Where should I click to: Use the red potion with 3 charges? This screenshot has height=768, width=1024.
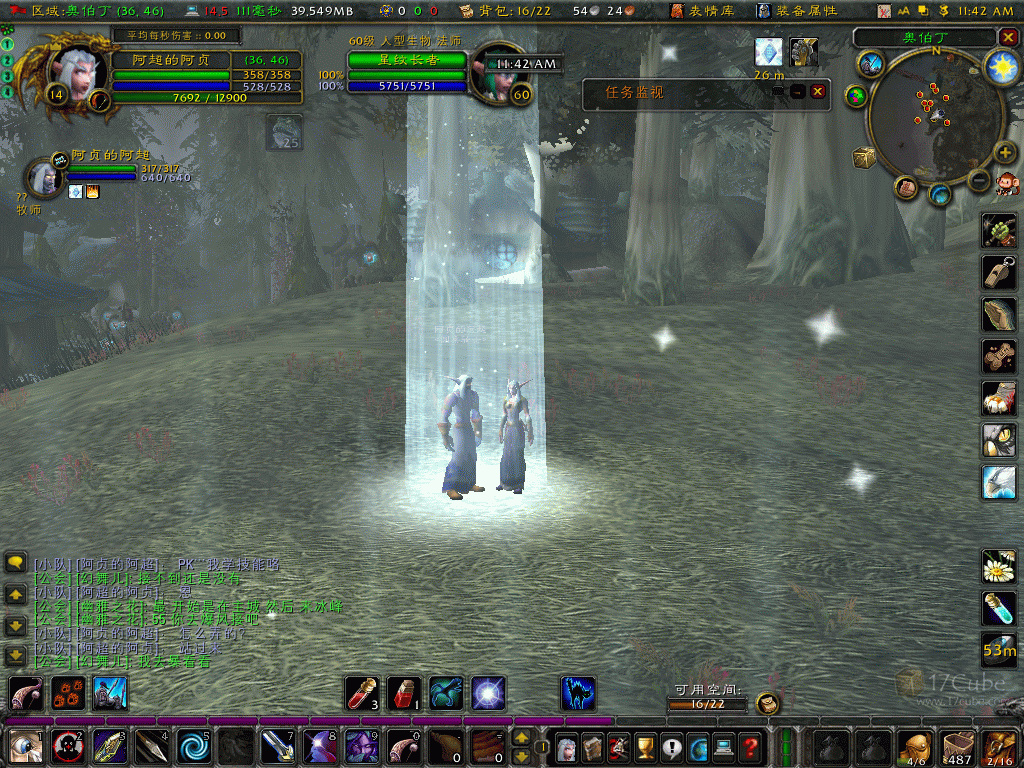tap(361, 693)
